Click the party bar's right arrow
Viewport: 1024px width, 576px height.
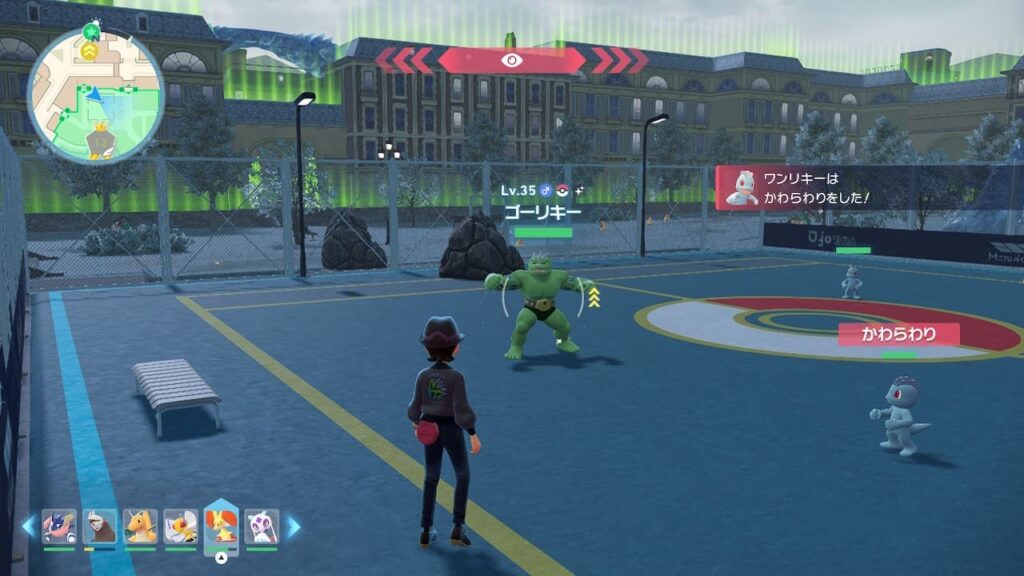(294, 525)
